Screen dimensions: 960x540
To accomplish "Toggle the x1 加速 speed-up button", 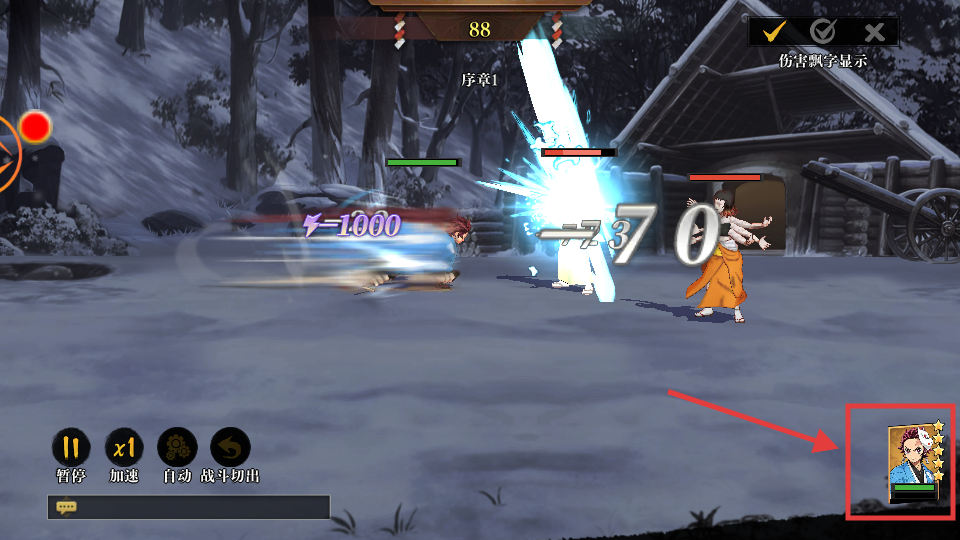I will tap(124, 447).
